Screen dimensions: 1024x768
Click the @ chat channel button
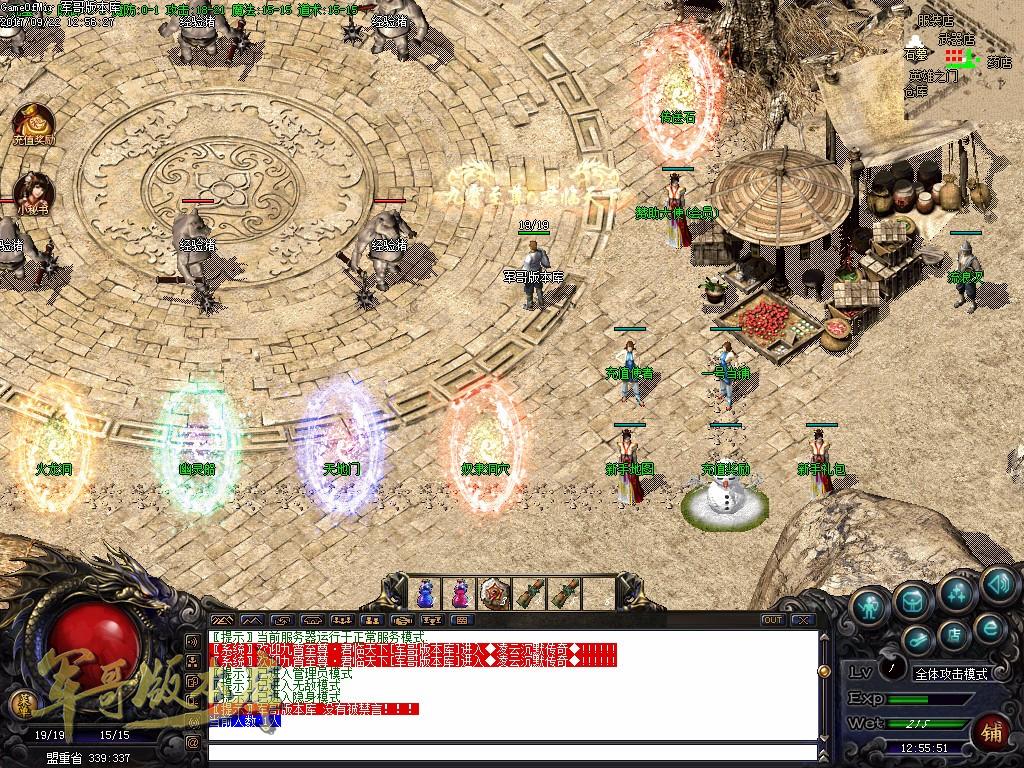192,742
